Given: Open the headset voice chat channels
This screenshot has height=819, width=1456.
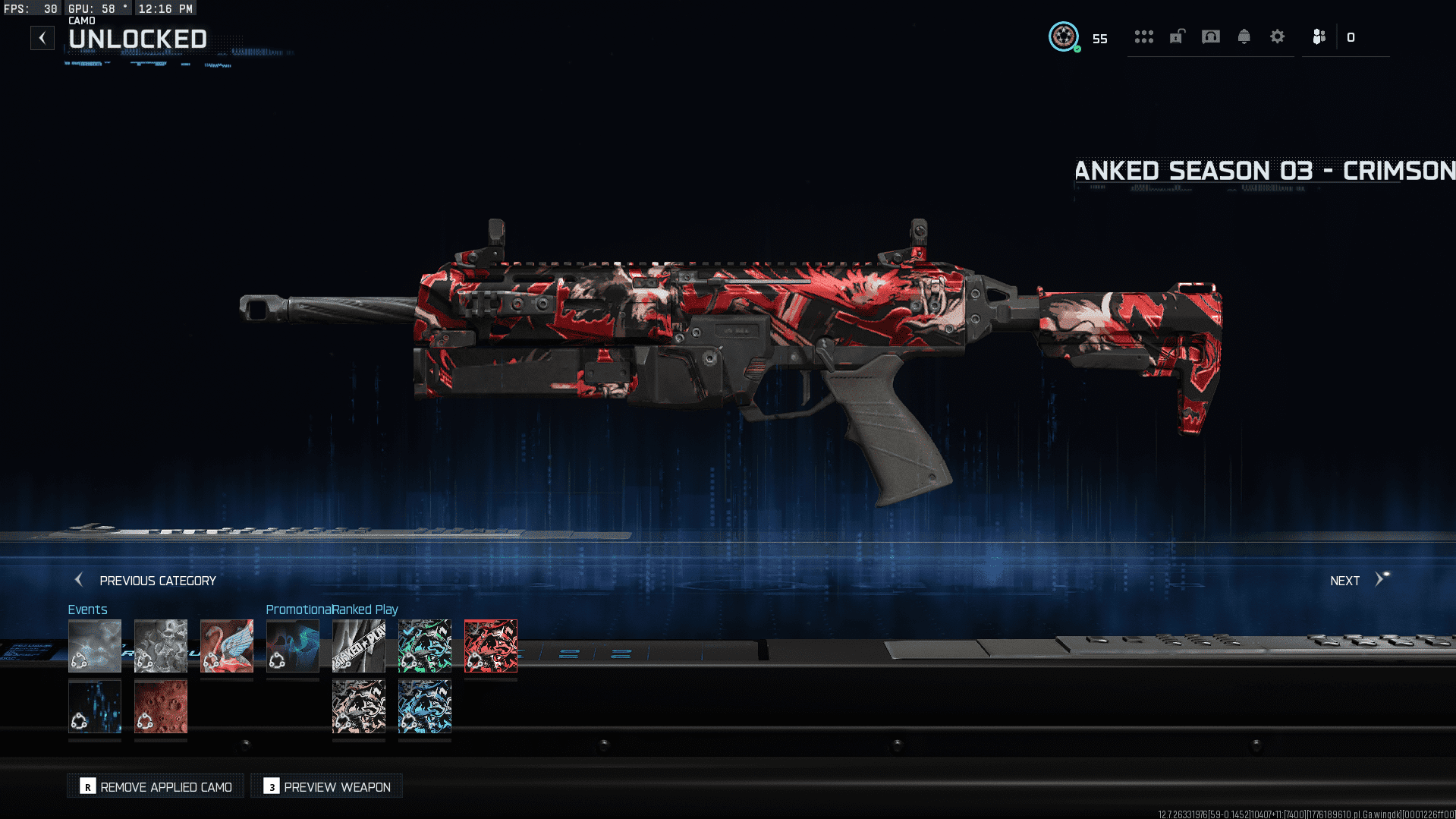Looking at the screenshot, I should tap(1211, 36).
